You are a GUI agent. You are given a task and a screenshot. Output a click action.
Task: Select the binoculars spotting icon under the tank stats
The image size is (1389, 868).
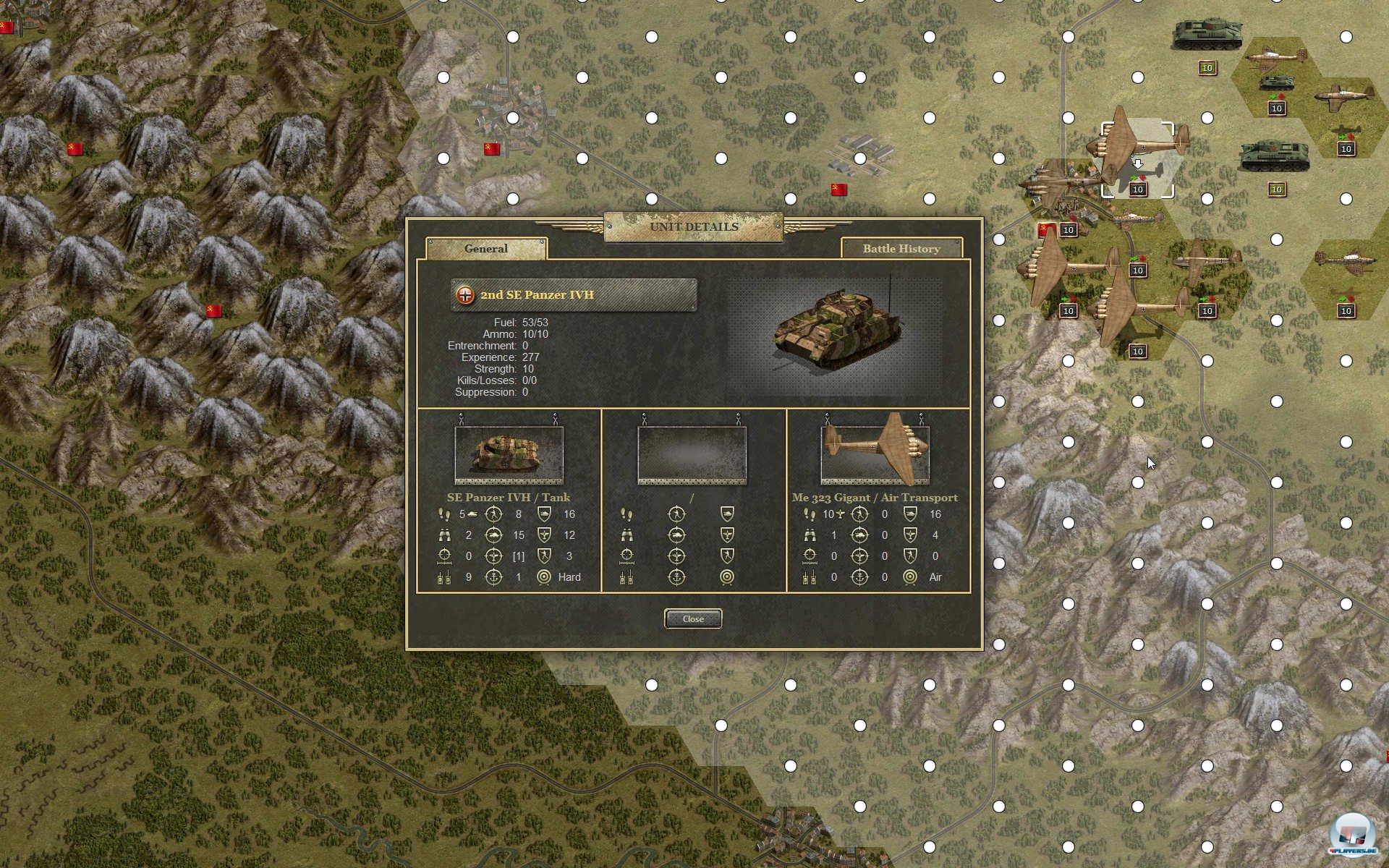445,536
